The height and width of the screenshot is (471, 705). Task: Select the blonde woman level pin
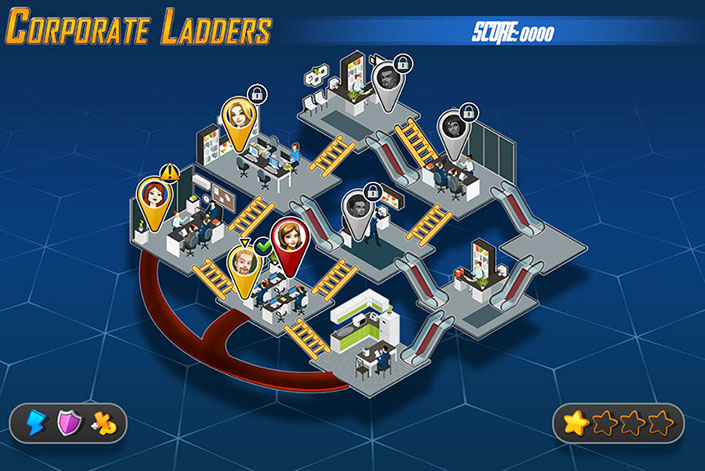[x=239, y=120]
